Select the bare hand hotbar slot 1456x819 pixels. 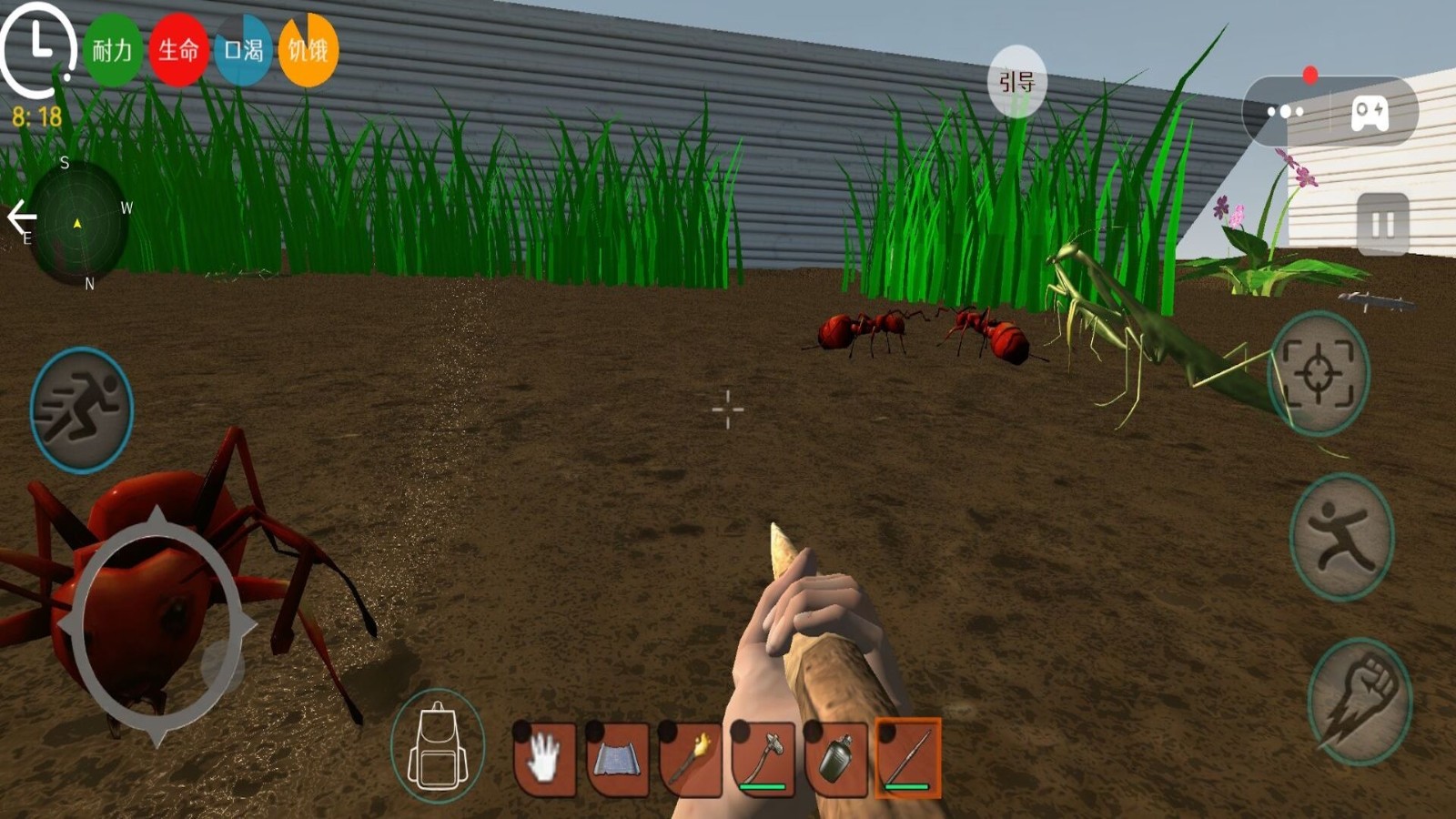point(545,758)
